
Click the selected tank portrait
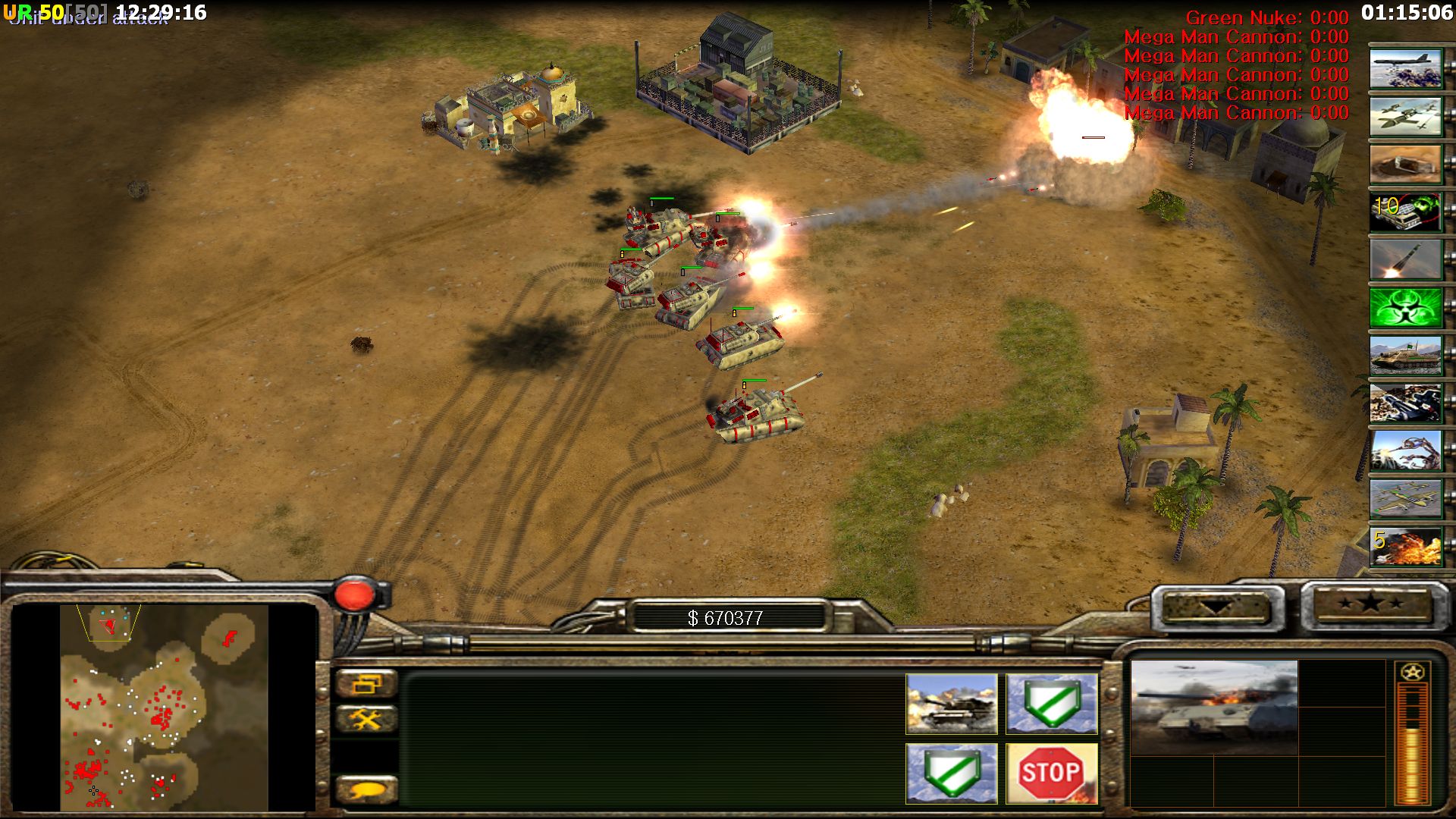tap(1213, 707)
